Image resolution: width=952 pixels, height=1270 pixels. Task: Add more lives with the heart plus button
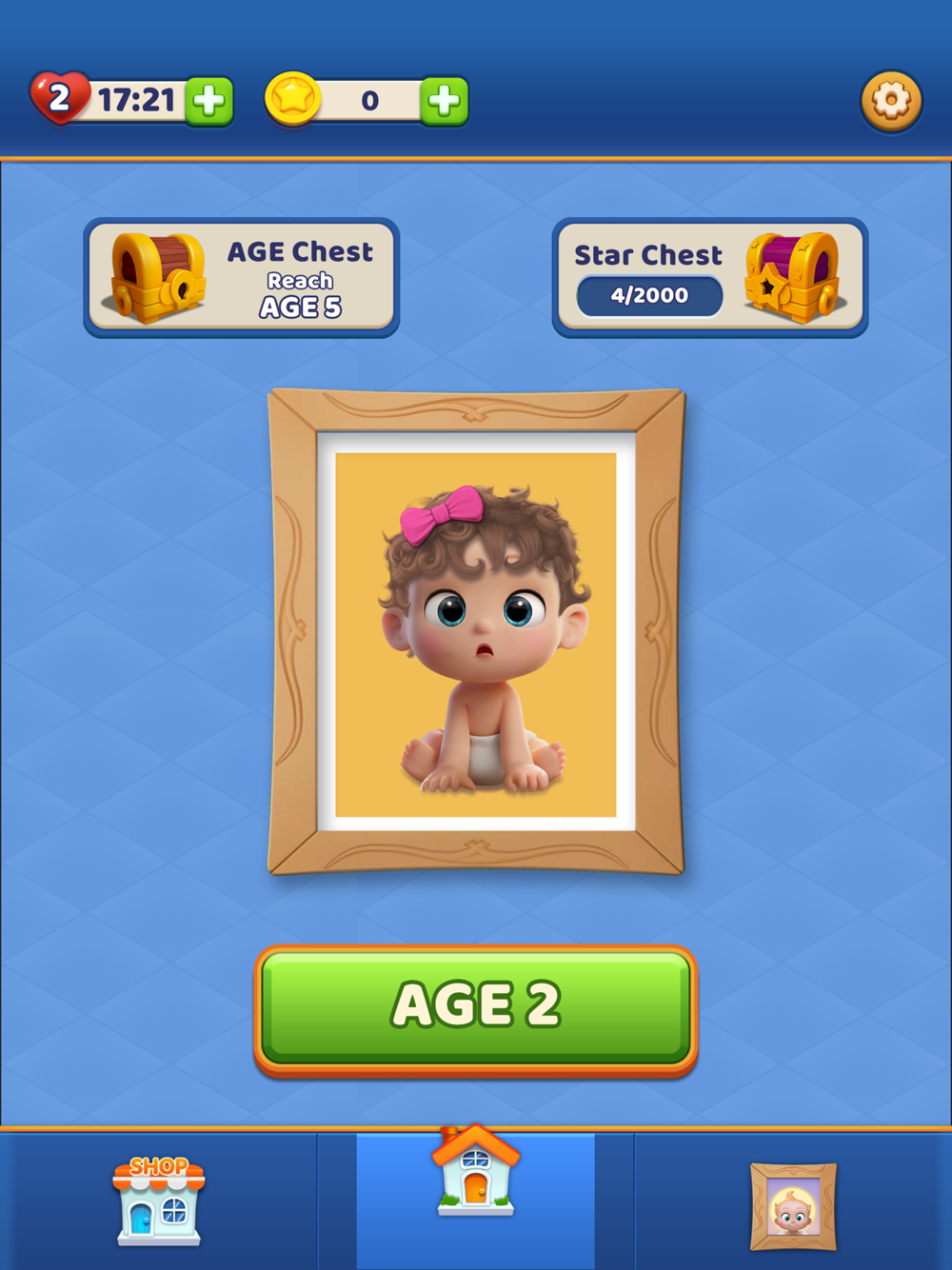click(209, 101)
